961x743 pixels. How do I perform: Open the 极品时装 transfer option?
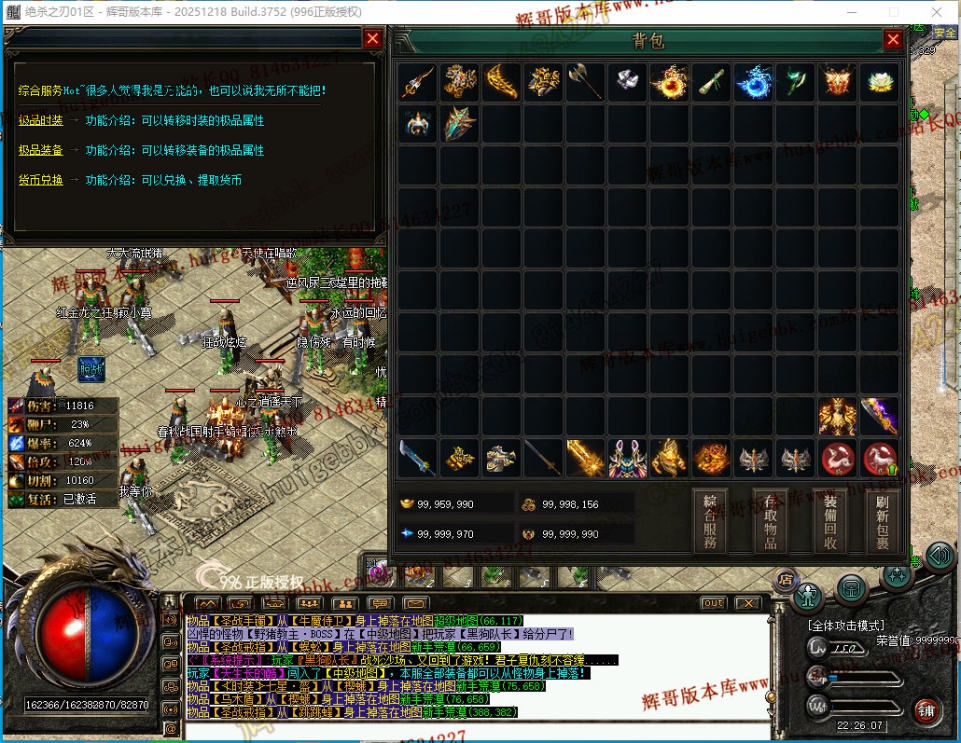point(41,120)
